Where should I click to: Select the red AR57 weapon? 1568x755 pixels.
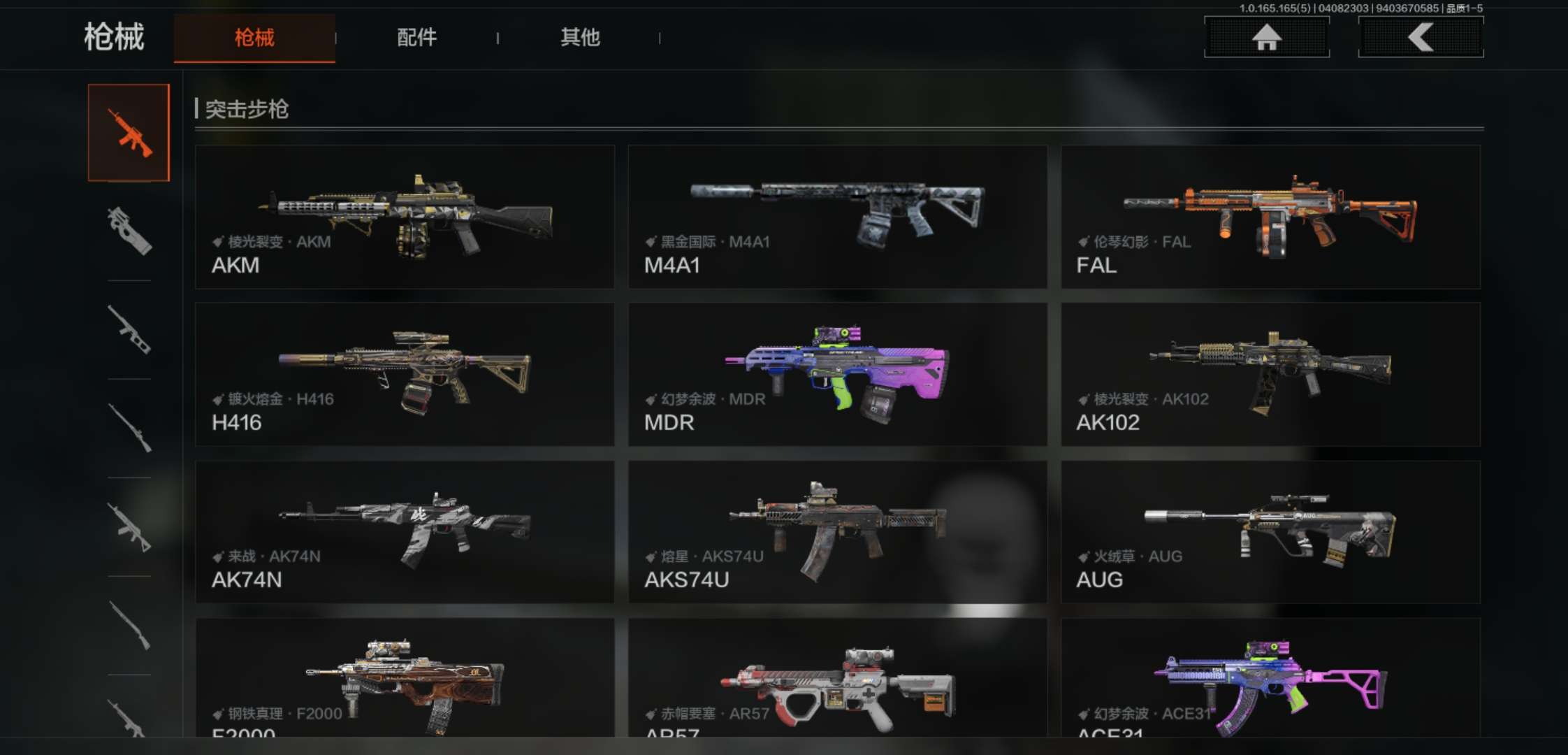point(837,678)
